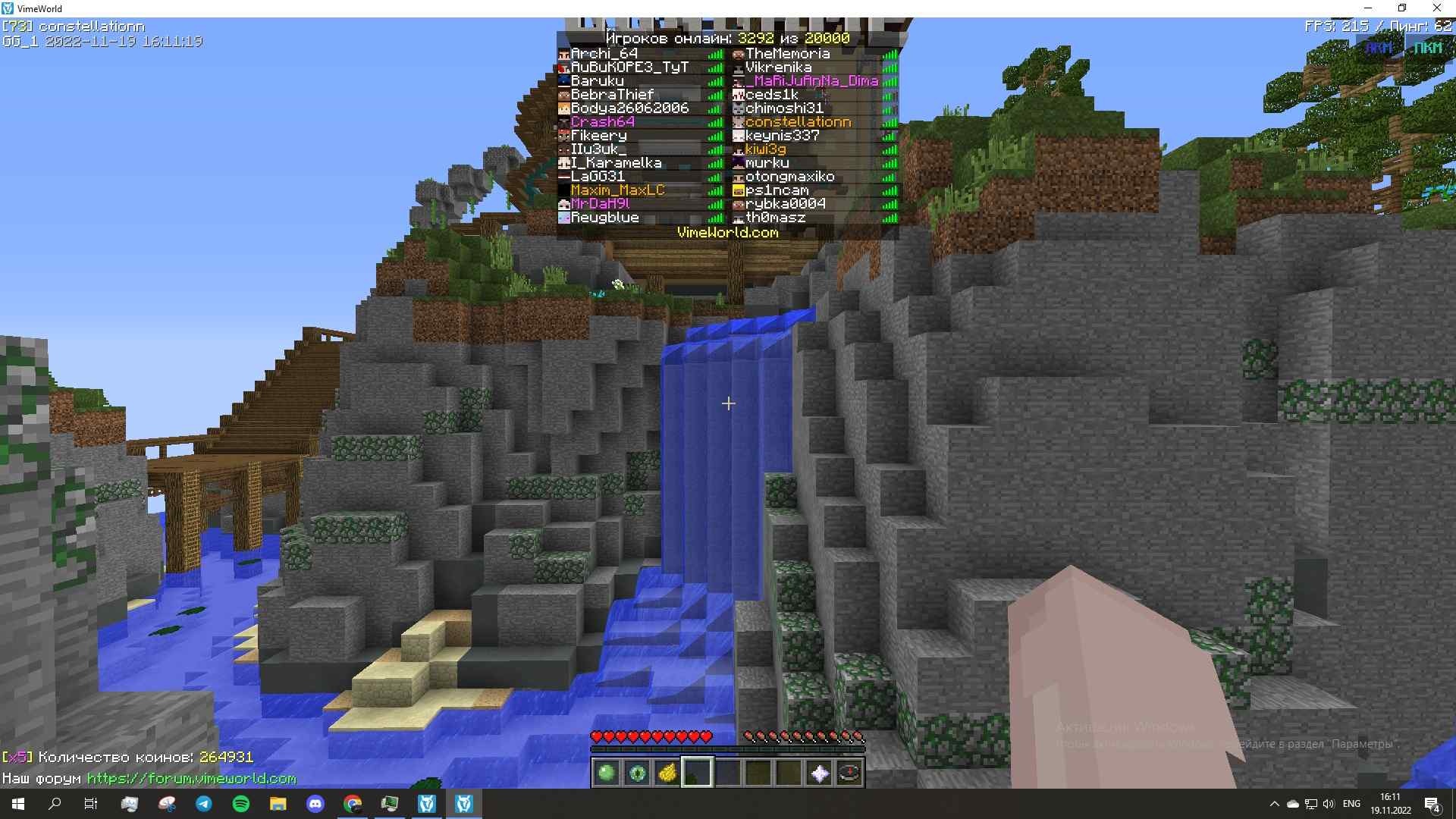This screenshot has width=1456, height=819.
Task: Minimize the VimeWorld window
Action: click(x=1368, y=8)
